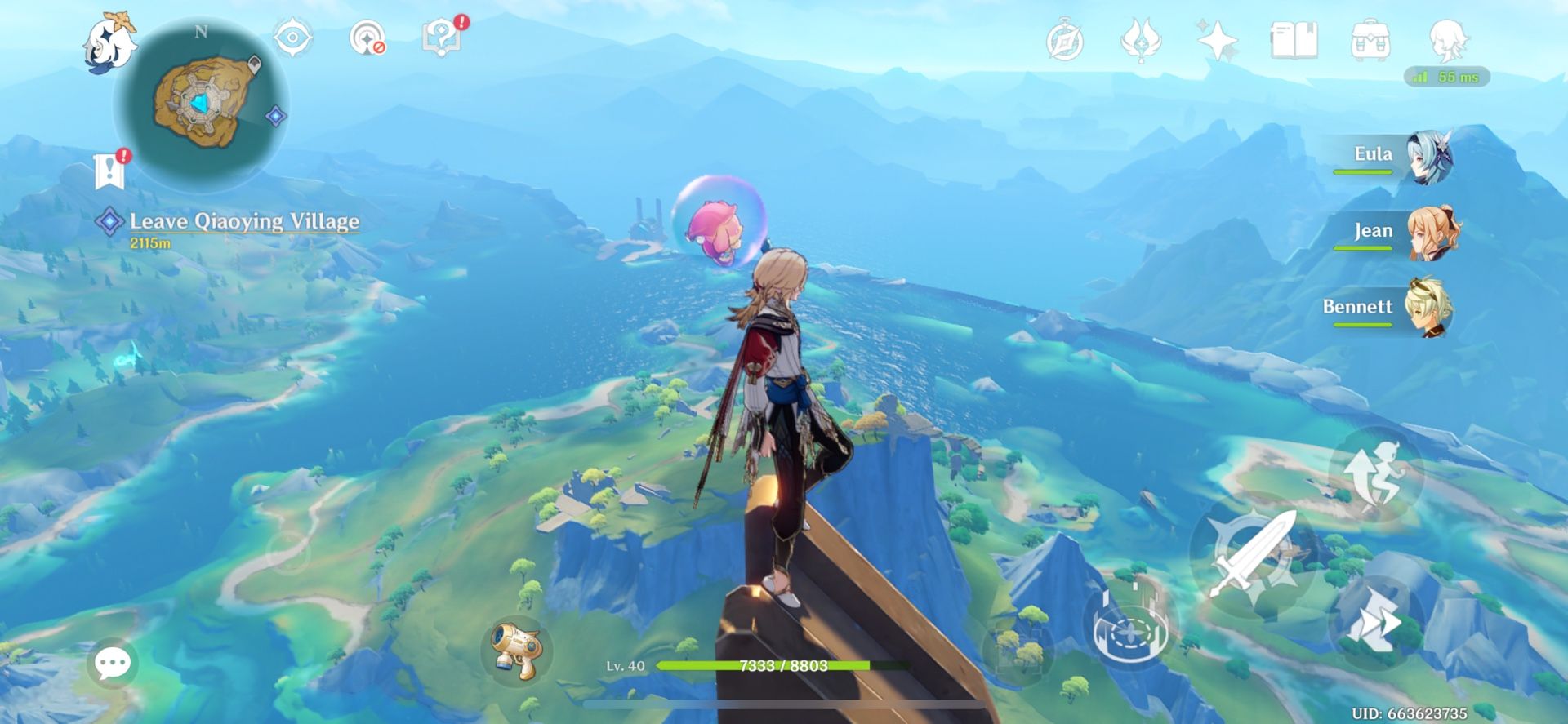Tap the exclamation quest bookmark
1568x724 pixels.
pos(108,169)
